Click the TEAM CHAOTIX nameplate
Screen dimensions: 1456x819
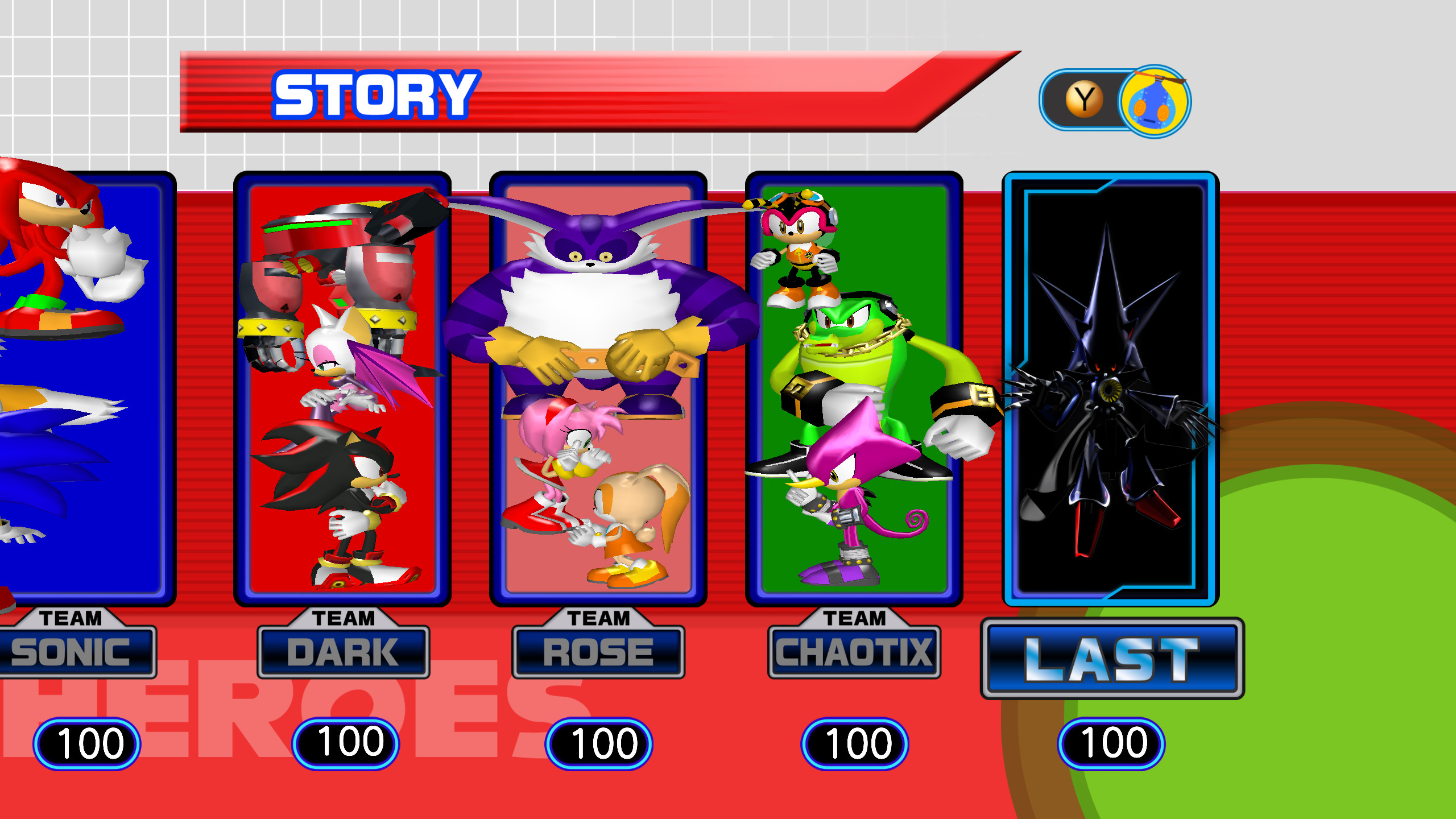point(853,653)
